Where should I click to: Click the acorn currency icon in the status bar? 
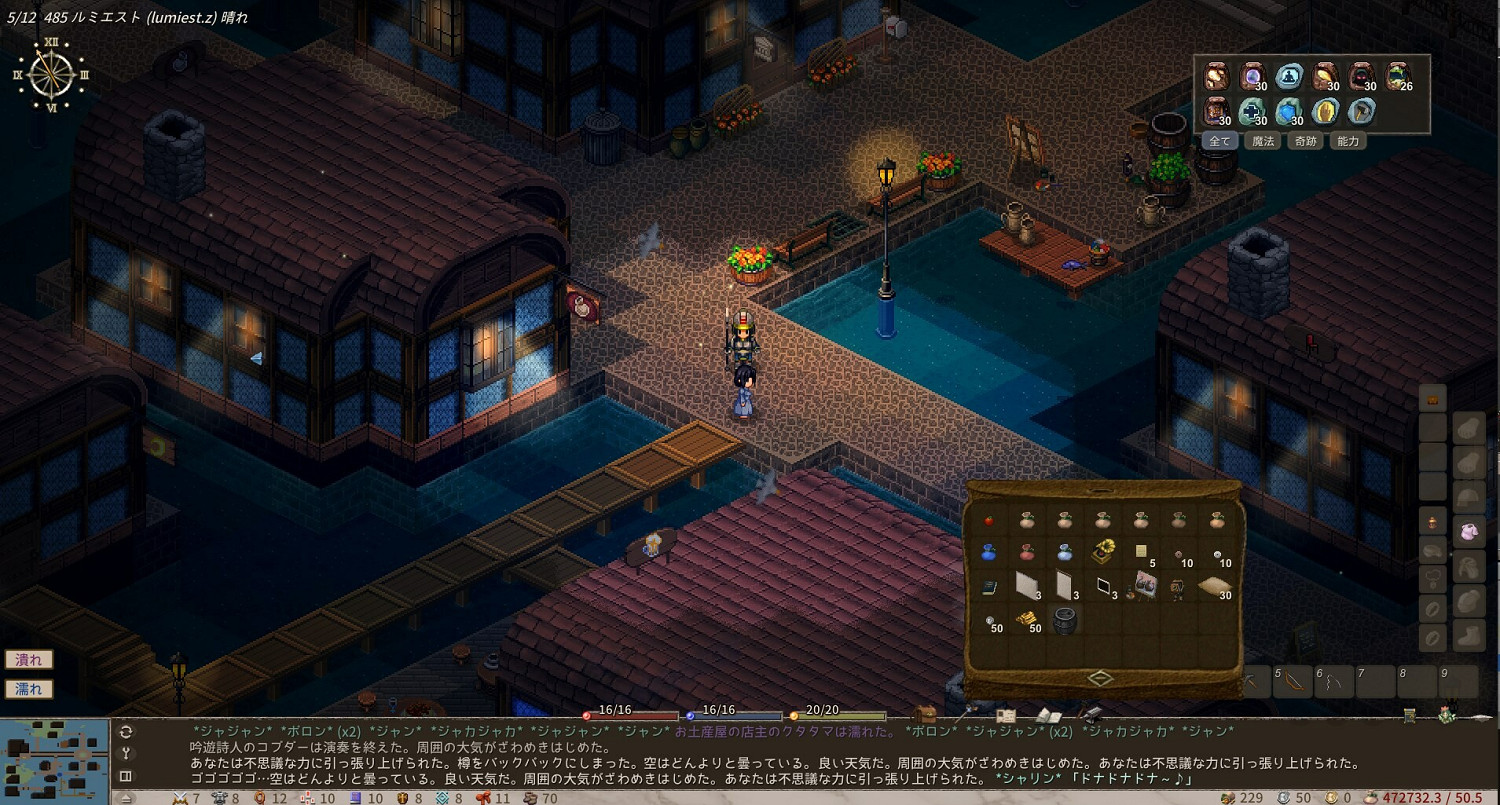1227,797
